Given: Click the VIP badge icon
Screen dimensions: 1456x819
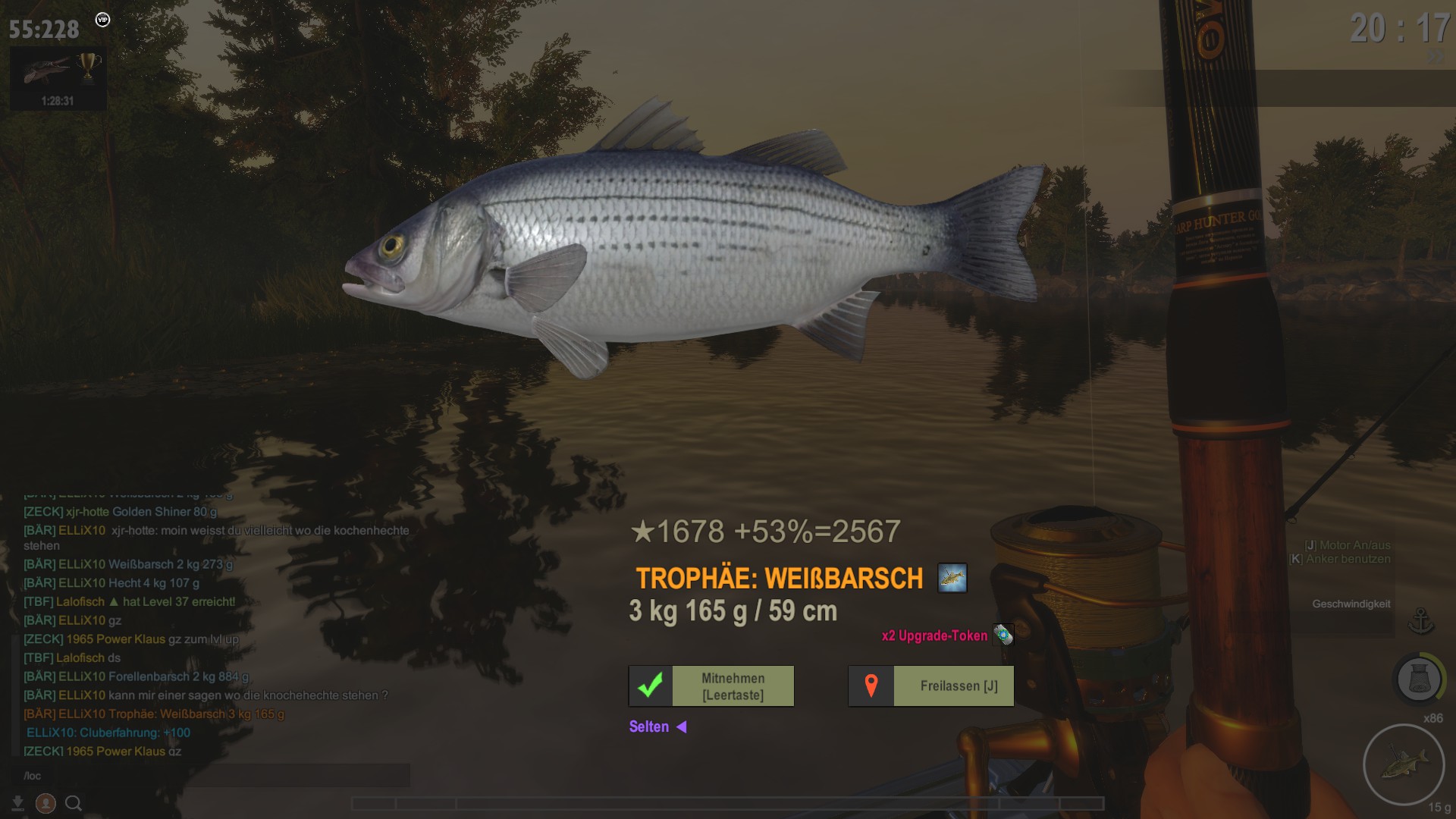Looking at the screenshot, I should (103, 20).
